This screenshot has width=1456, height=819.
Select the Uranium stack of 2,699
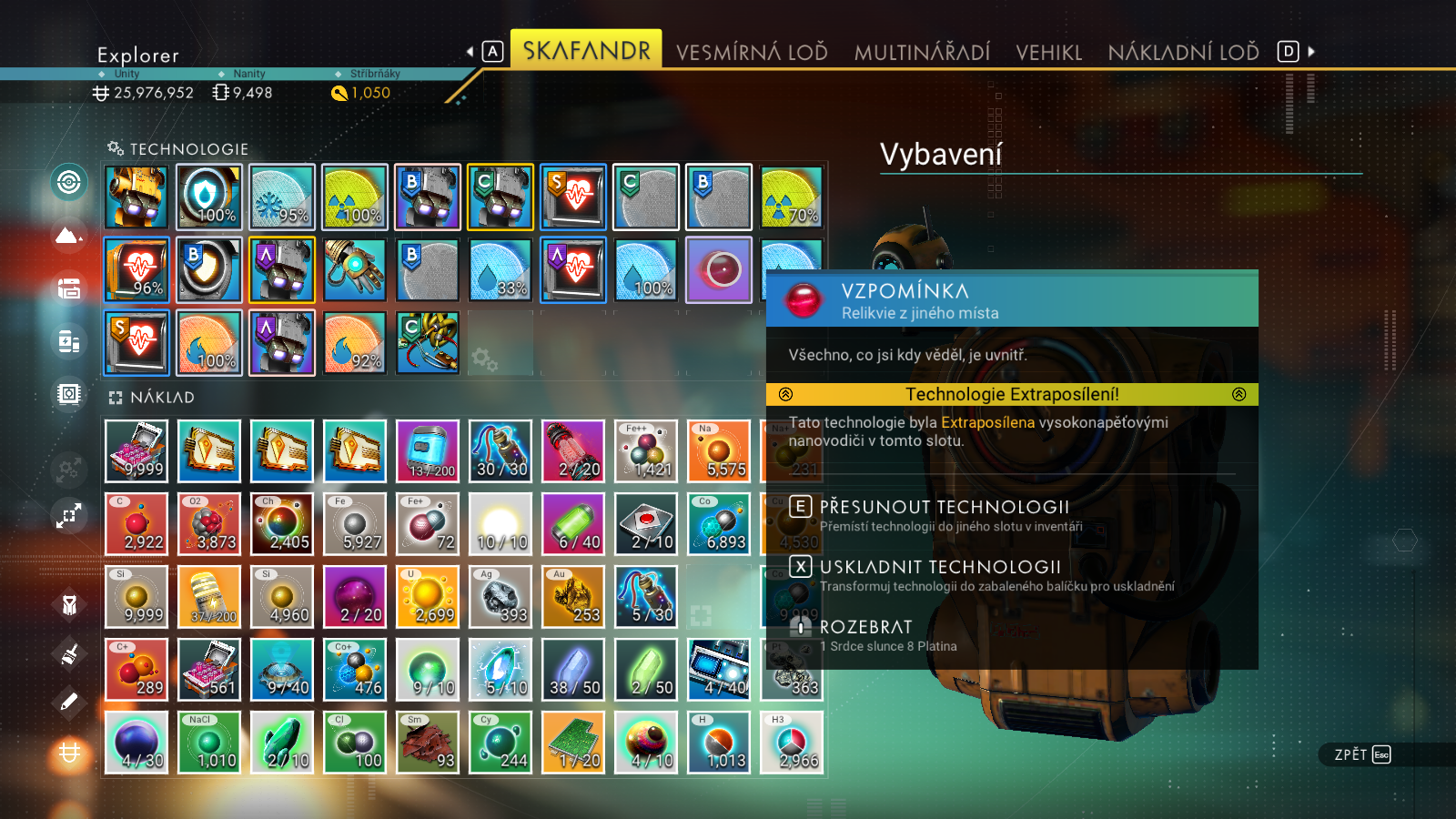(428, 597)
